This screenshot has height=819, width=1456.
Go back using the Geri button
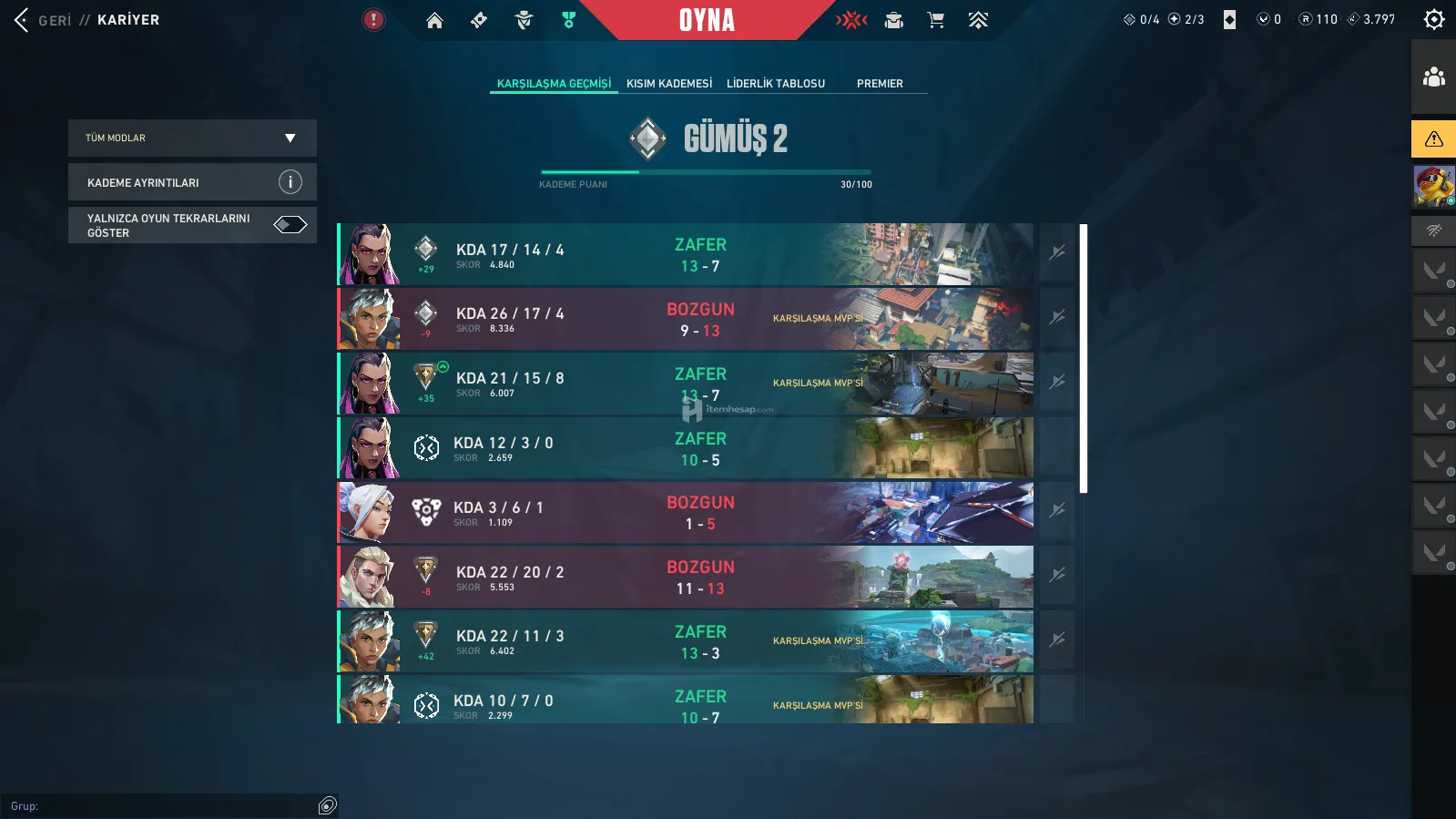(42, 20)
